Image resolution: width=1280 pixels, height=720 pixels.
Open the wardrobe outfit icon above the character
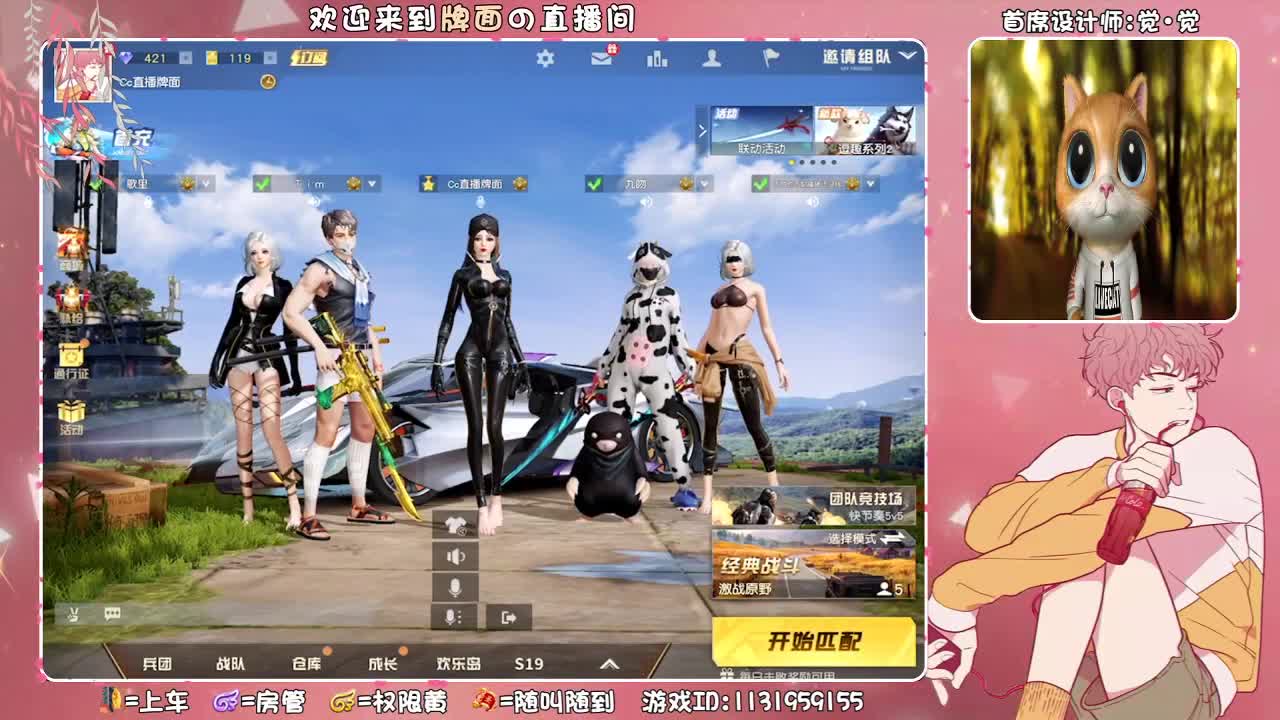coord(455,522)
